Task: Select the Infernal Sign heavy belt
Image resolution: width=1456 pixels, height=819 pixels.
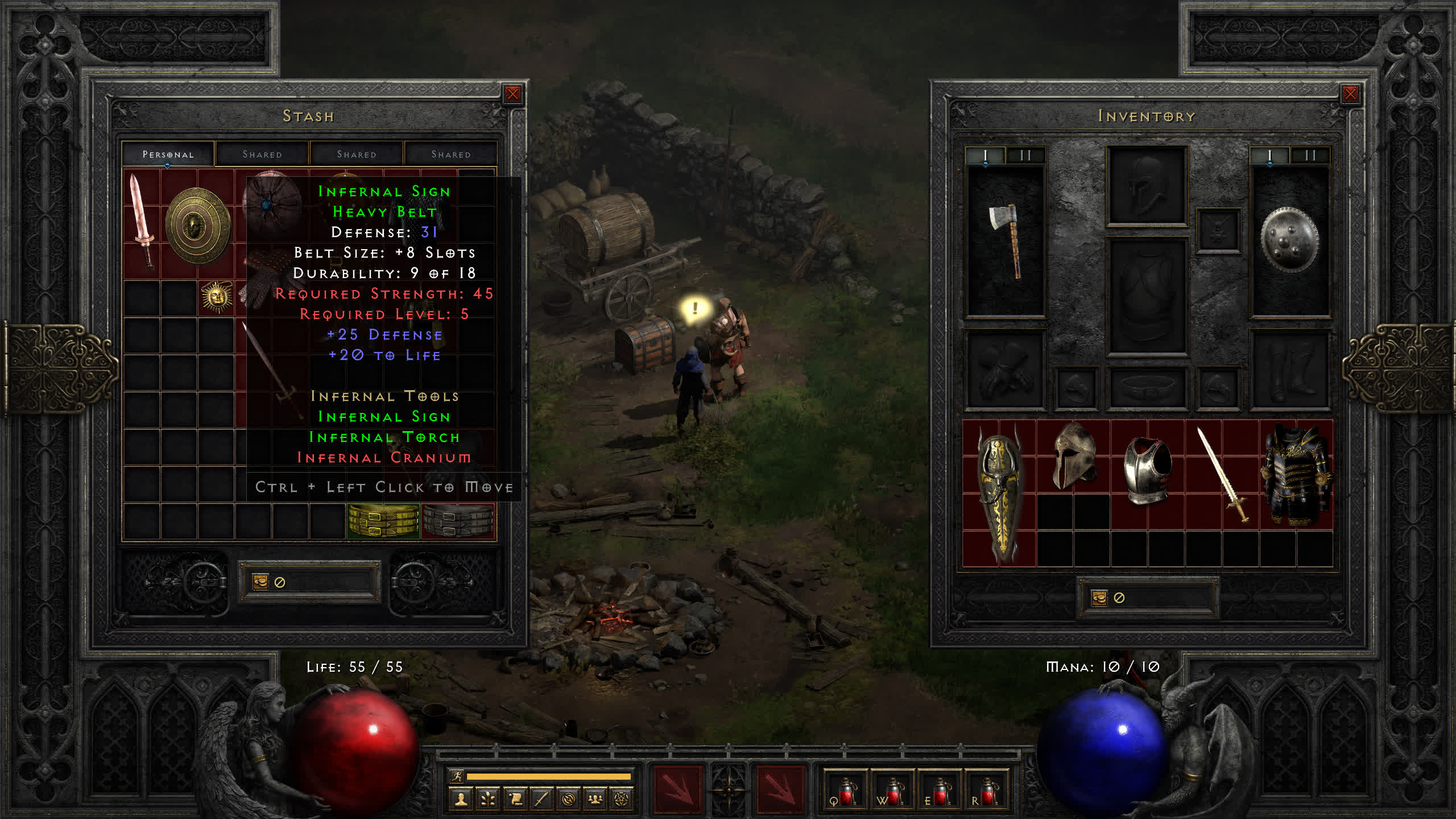Action: pos(383,521)
